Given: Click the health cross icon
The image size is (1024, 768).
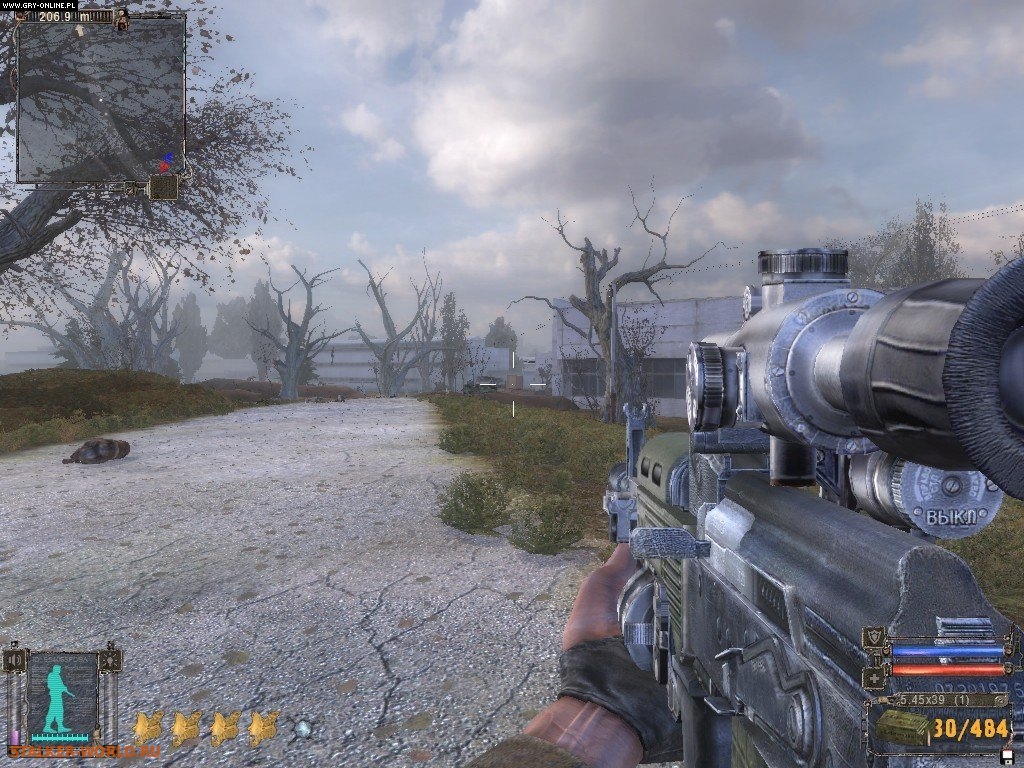Looking at the screenshot, I should (876, 678).
